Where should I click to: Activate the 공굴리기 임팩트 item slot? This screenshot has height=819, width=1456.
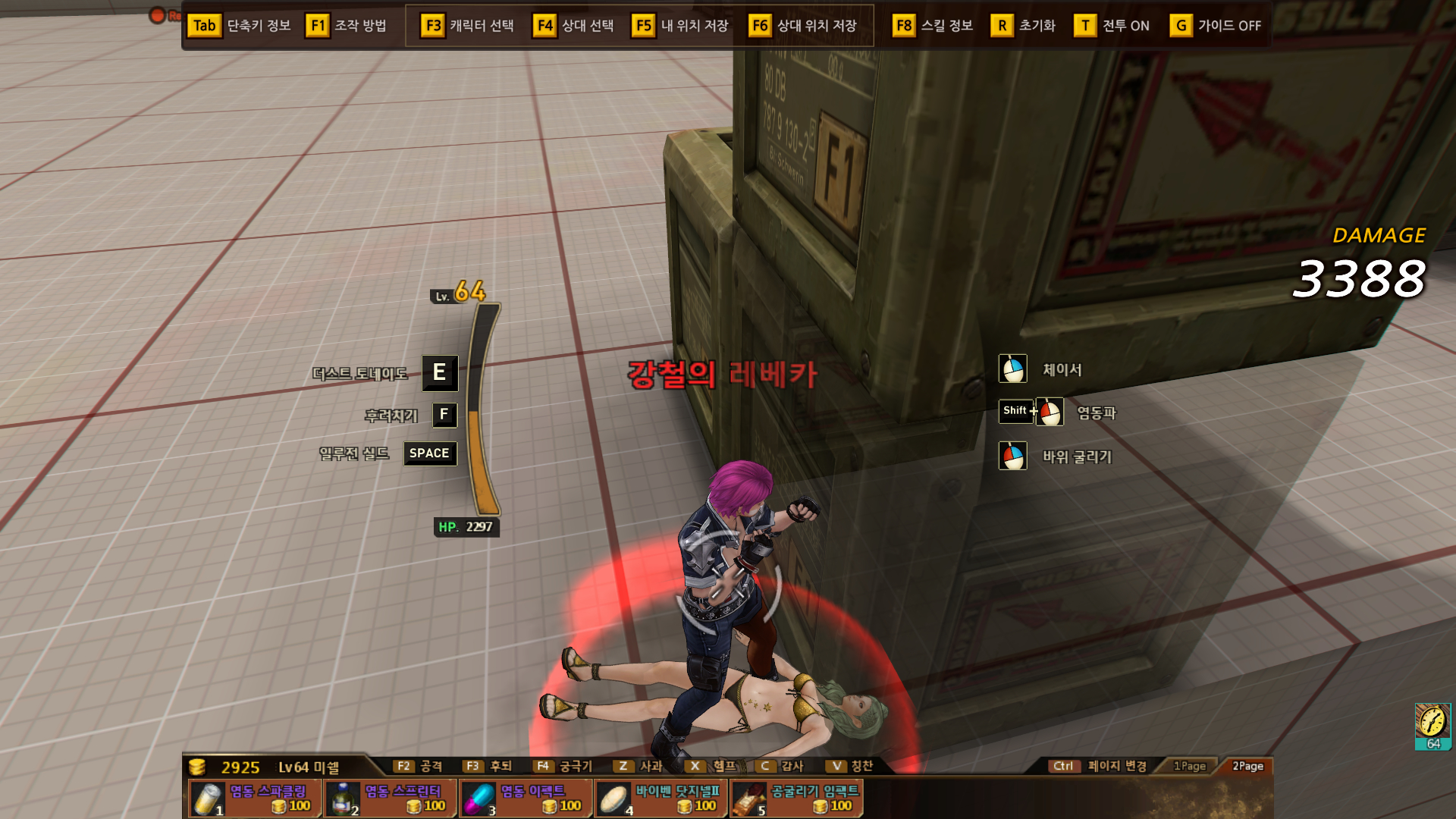coord(796,799)
